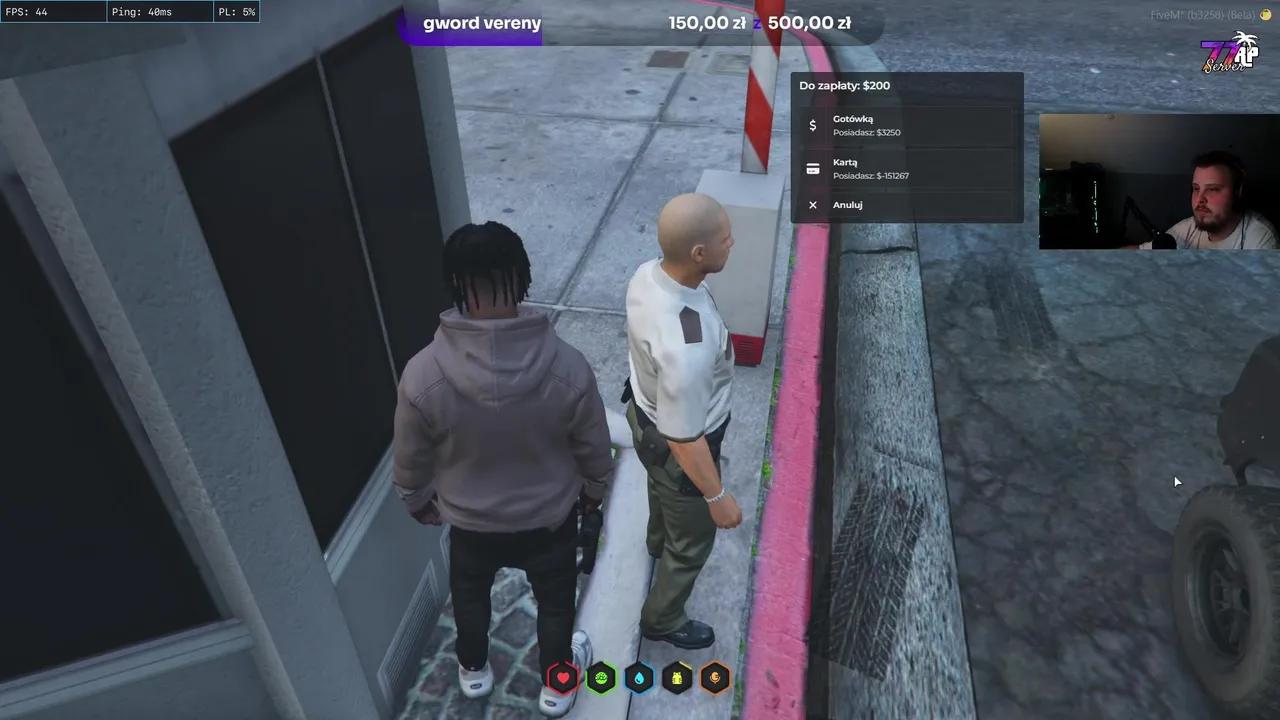Click the webcam overlay in the corner
The image size is (1280, 720).
pyautogui.click(x=1158, y=180)
